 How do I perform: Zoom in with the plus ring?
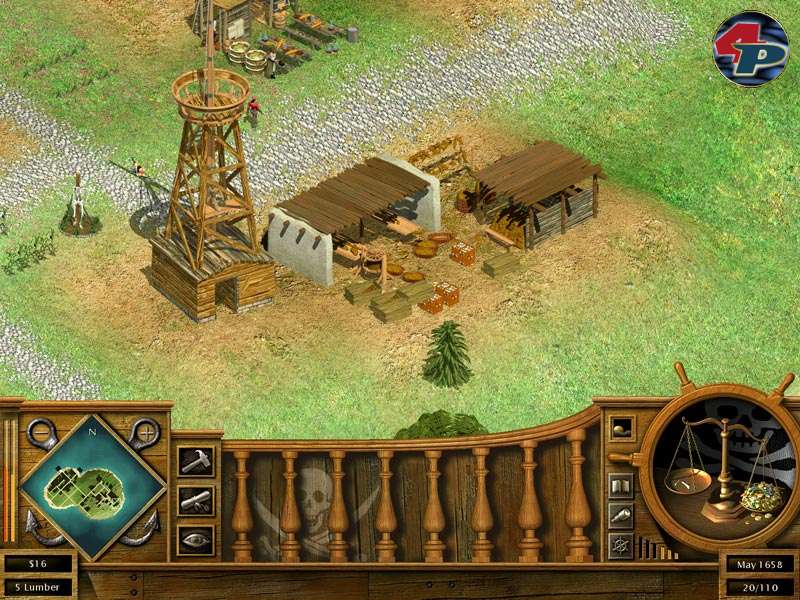point(146,433)
